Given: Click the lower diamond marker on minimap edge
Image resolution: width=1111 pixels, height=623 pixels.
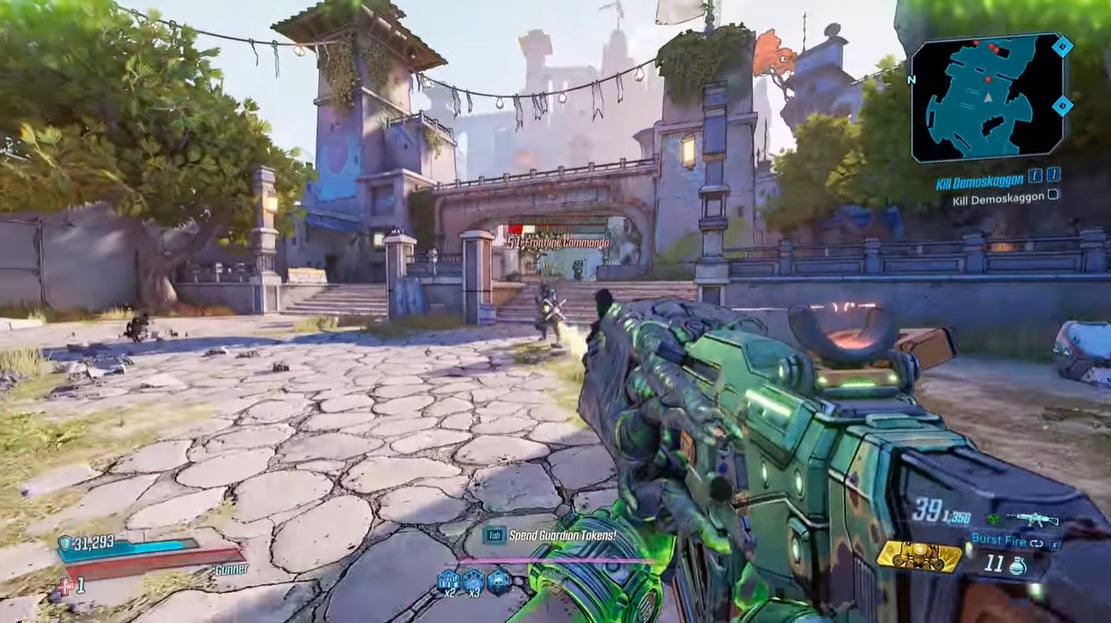Looking at the screenshot, I should tap(1062, 105).
